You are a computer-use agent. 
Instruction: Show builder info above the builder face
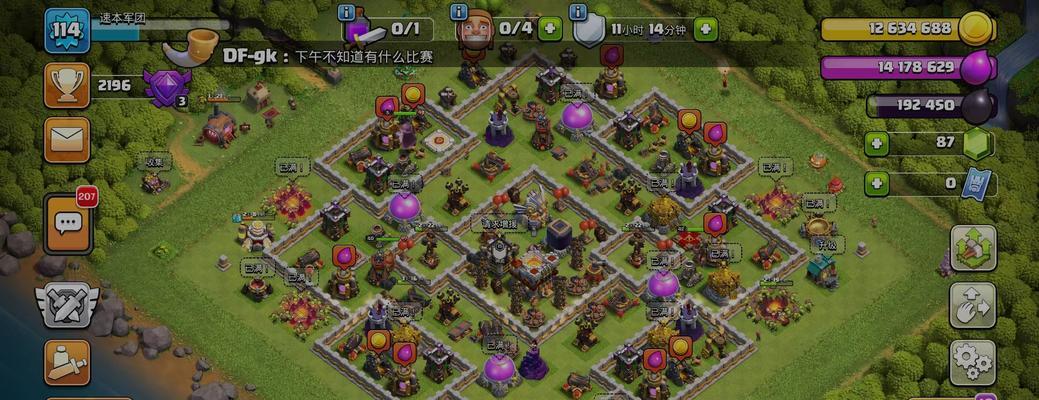click(x=459, y=12)
